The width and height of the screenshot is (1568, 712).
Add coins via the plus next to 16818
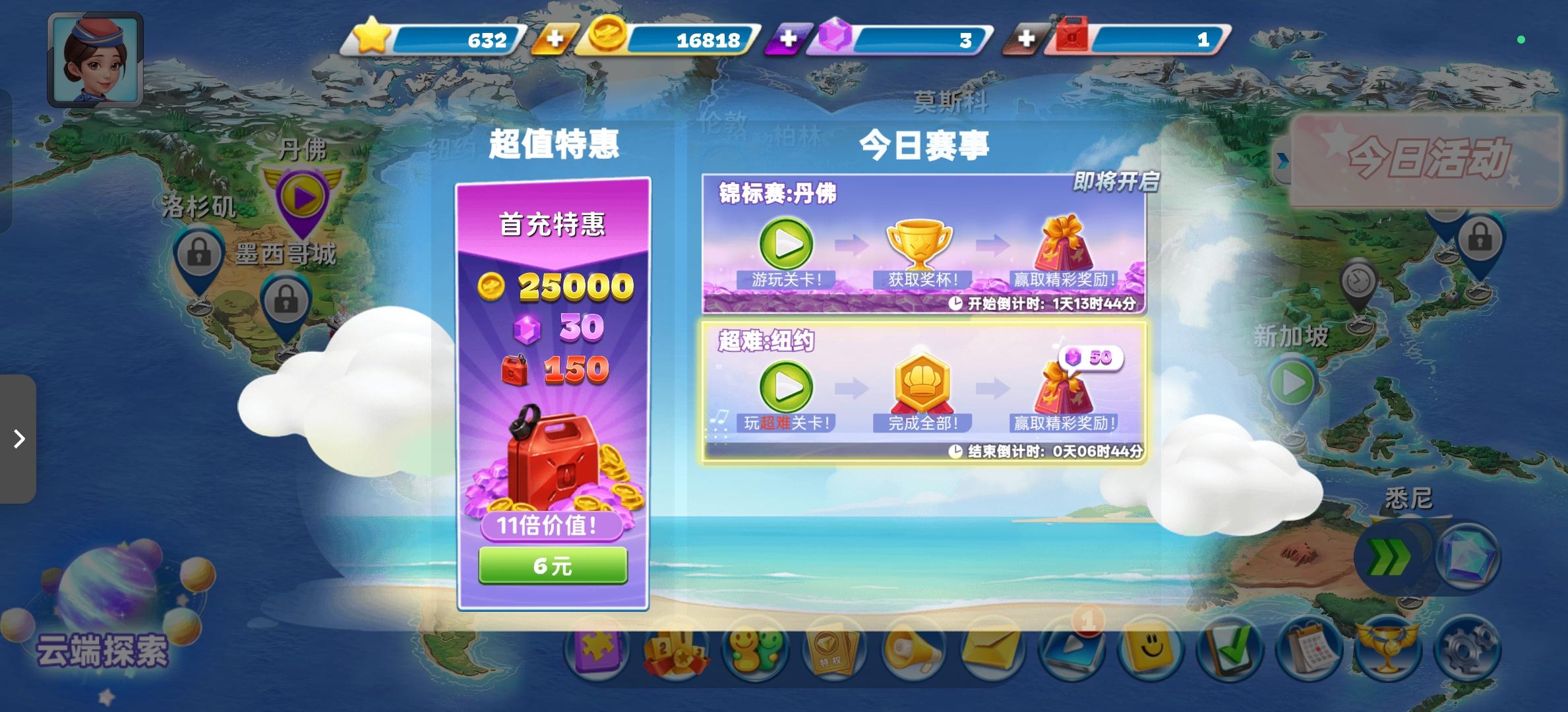coord(557,40)
